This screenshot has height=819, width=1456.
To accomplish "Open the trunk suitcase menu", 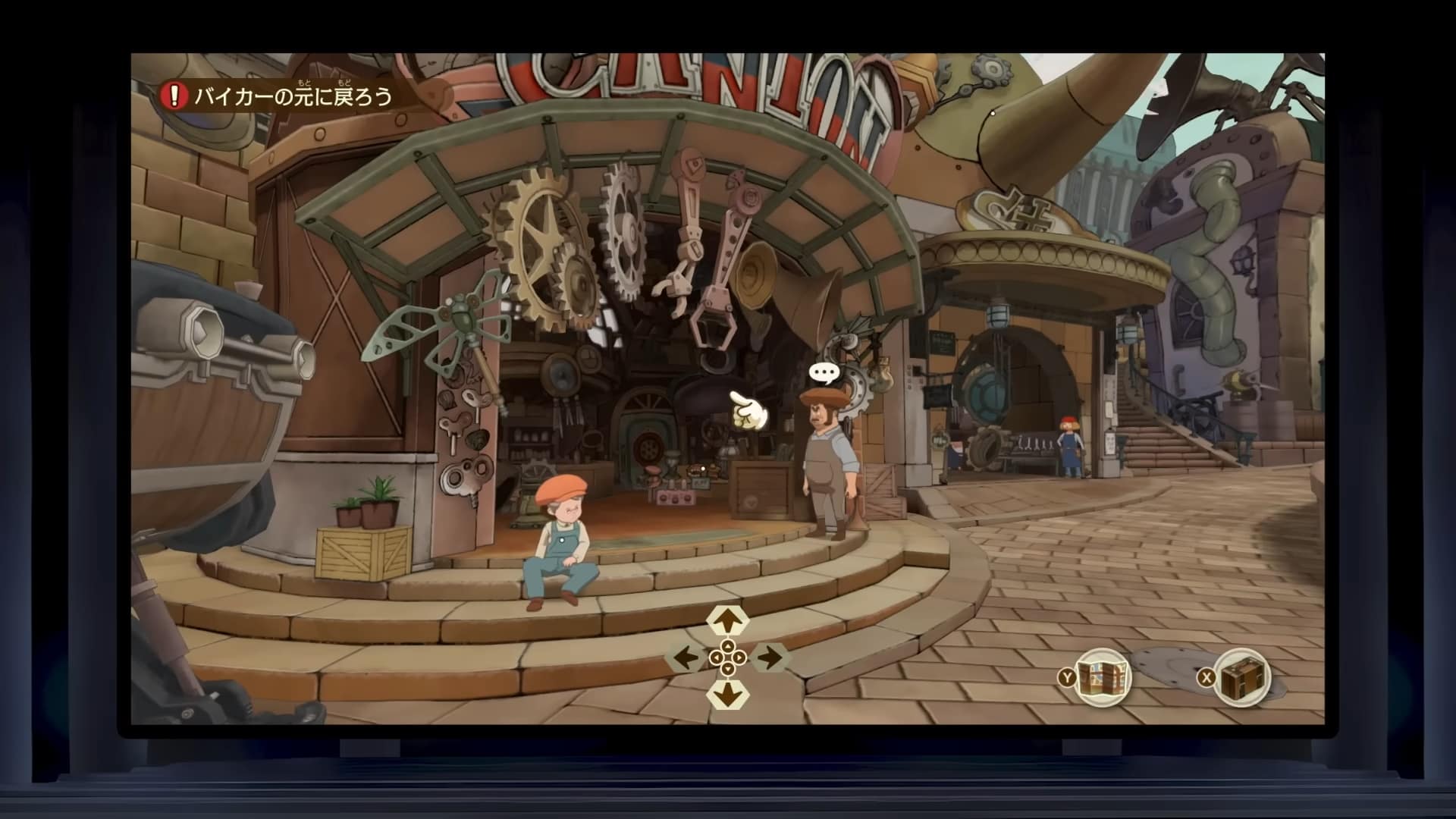I will pyautogui.click(x=1243, y=677).
